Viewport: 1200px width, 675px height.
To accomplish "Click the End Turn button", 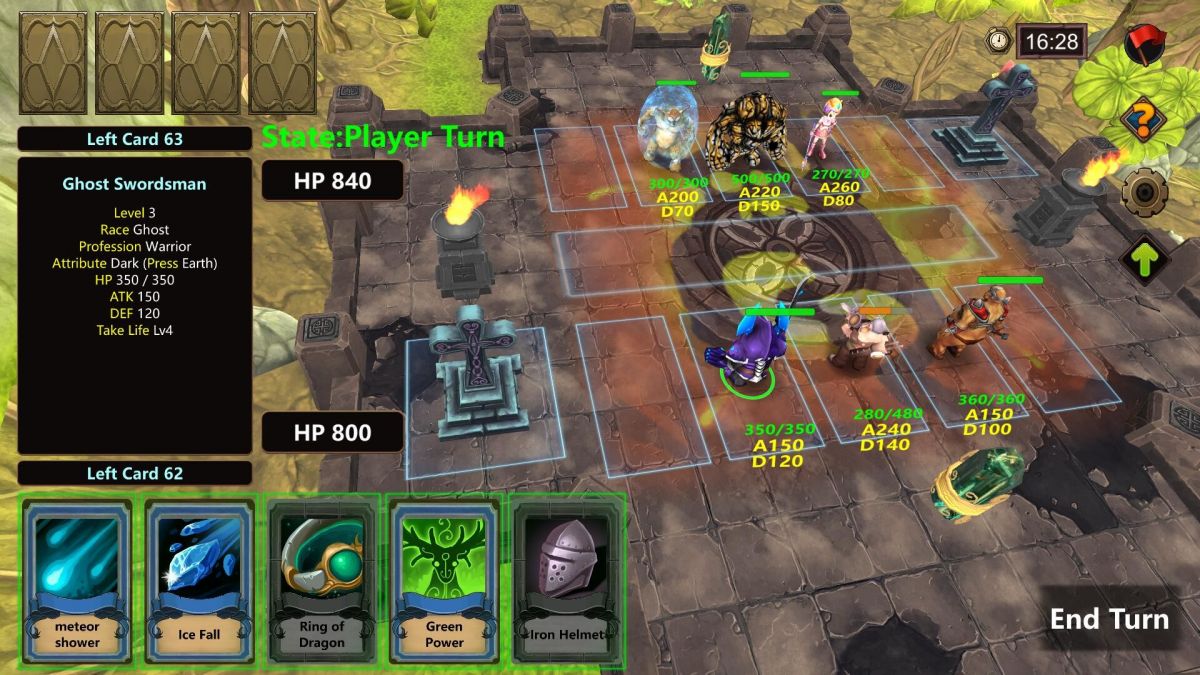I will coord(1109,619).
